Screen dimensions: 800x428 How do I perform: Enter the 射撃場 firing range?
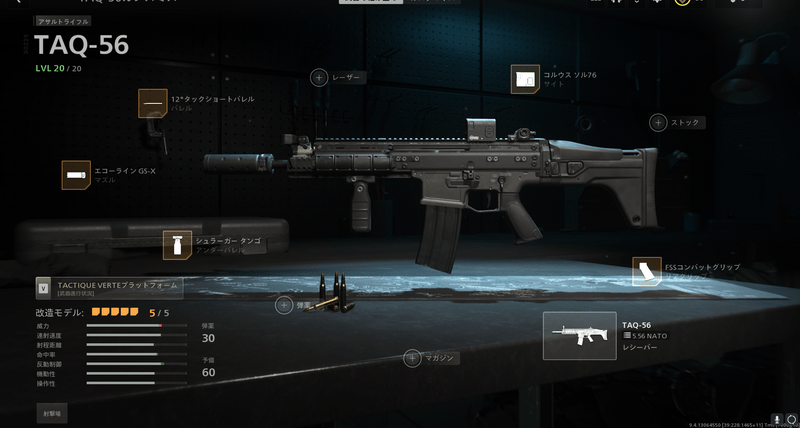(52, 411)
